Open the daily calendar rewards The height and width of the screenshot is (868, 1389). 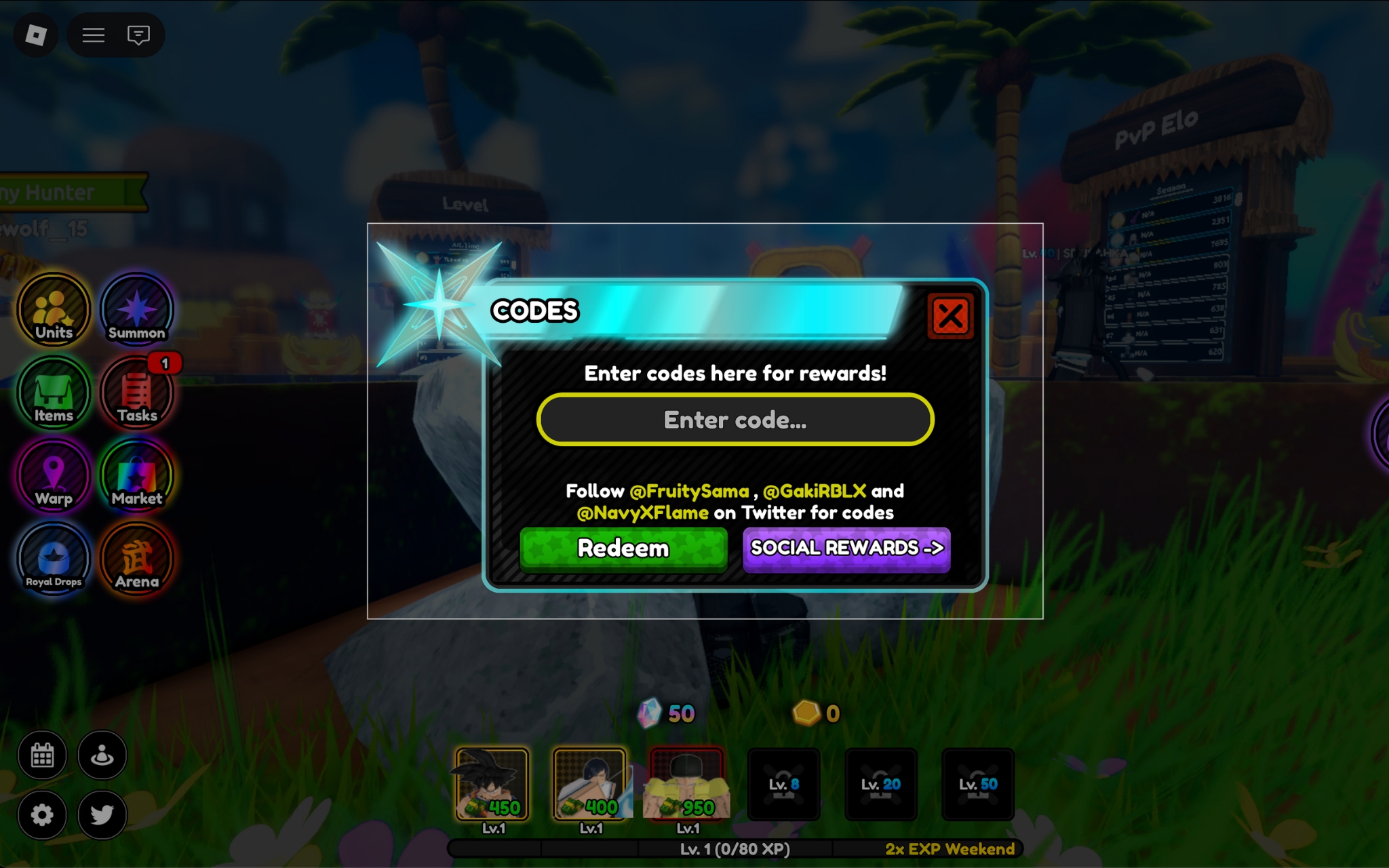click(43, 755)
